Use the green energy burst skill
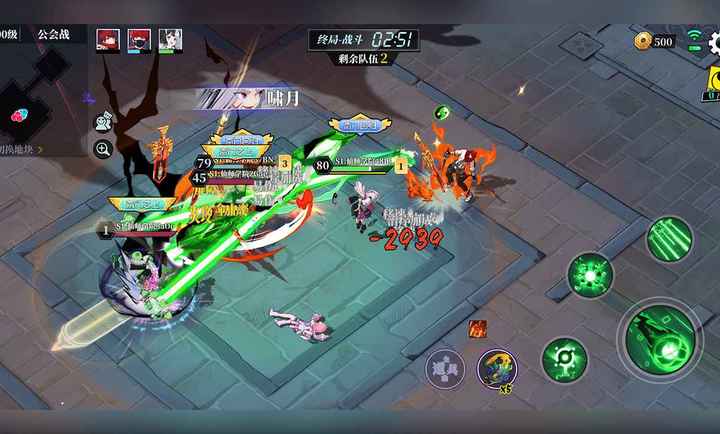 (x=591, y=275)
